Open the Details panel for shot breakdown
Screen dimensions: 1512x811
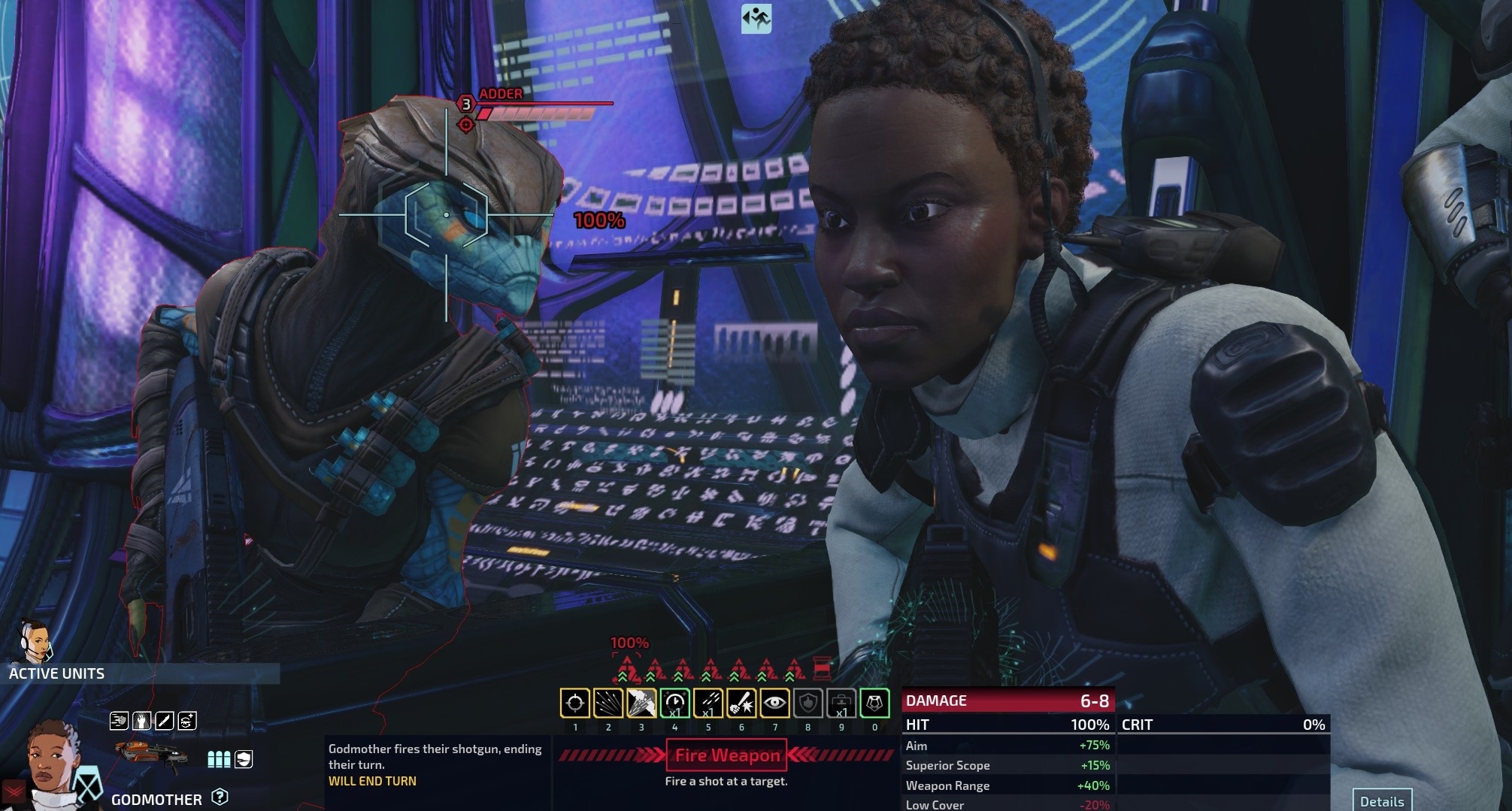point(1381,801)
